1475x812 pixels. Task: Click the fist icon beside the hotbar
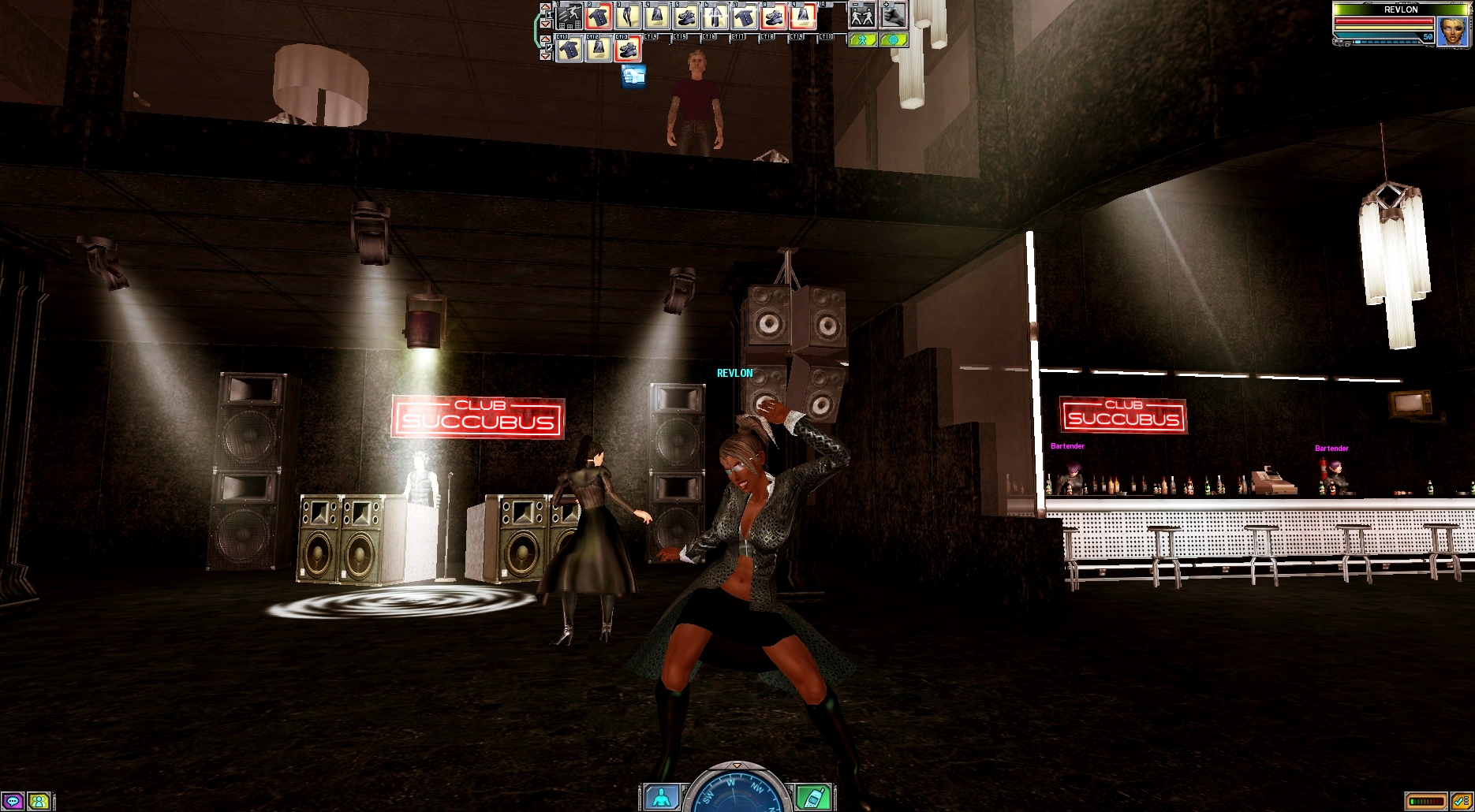[893, 15]
